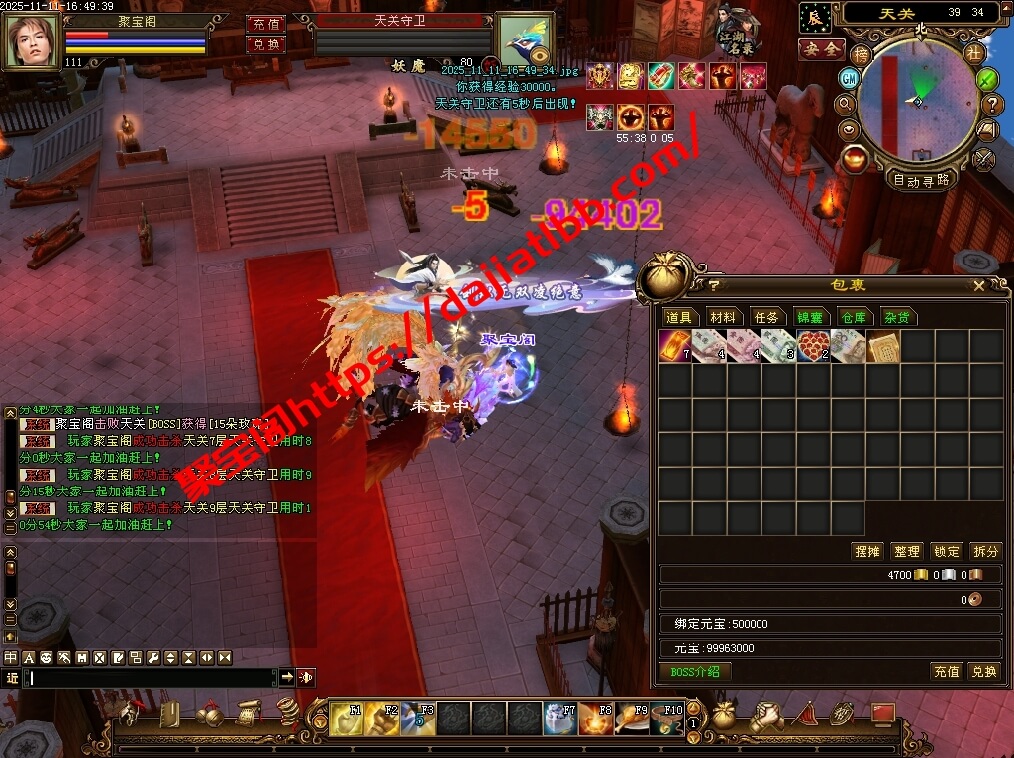Switch to the 材料 tab
This screenshot has height=758, width=1014.
(x=722, y=317)
